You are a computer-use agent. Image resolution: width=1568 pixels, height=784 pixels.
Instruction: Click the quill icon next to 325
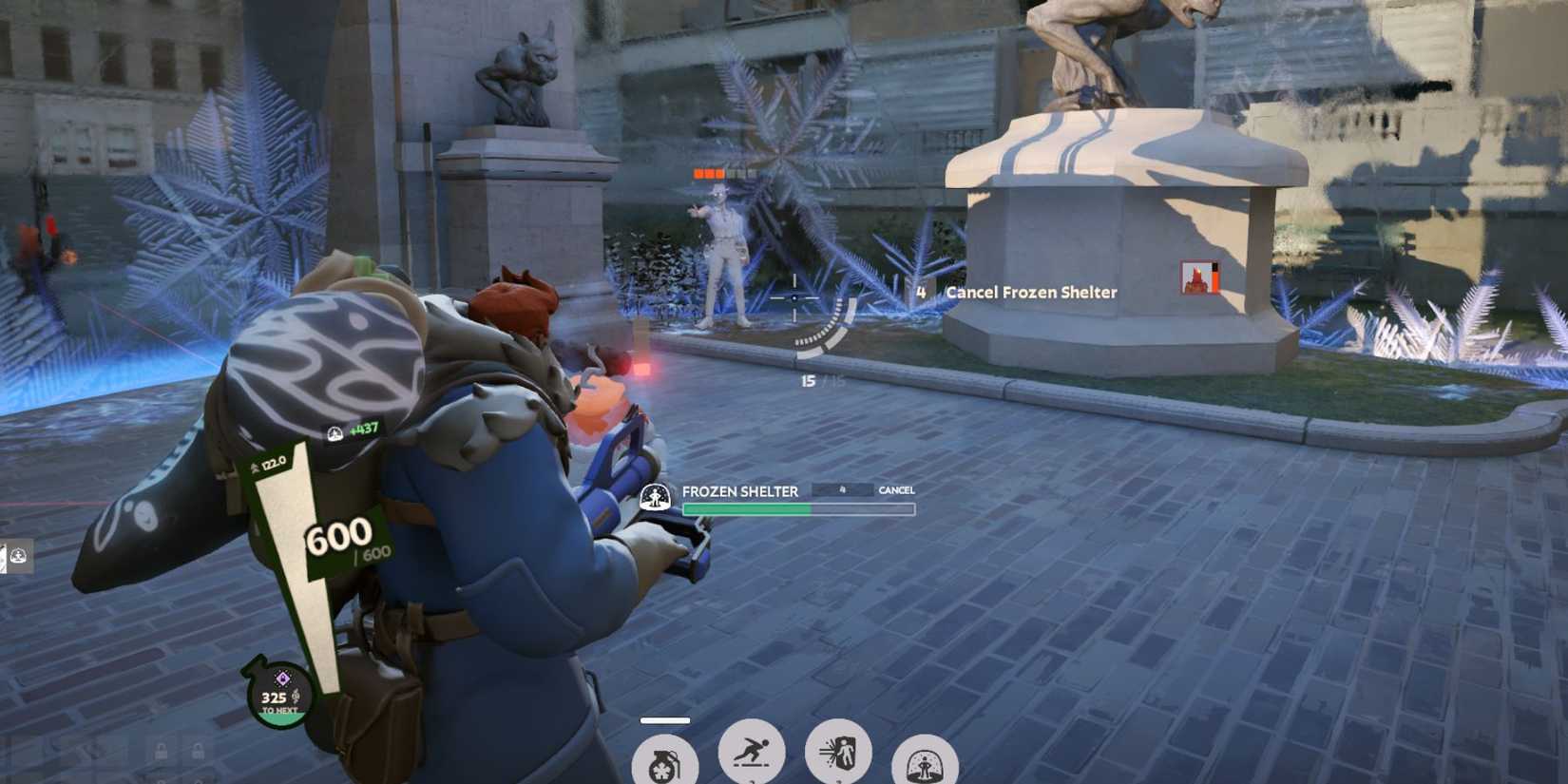point(295,695)
